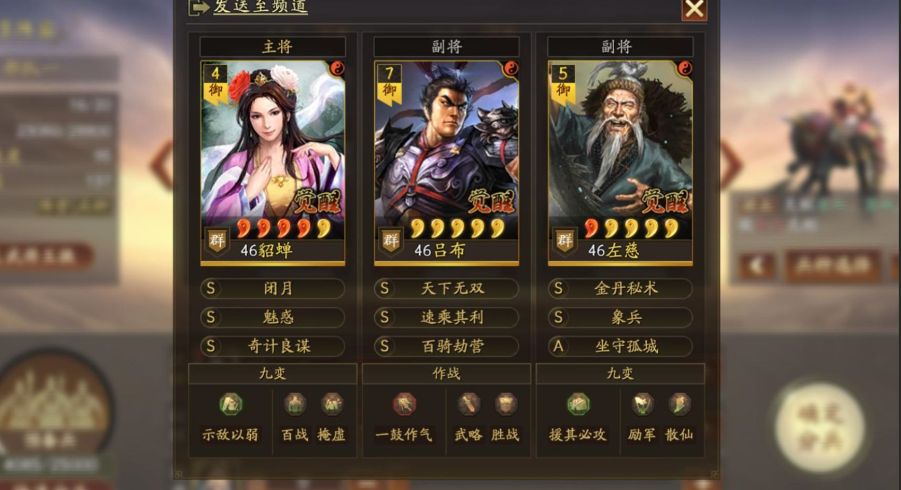View the 奇计良谋 skill

[273, 346]
